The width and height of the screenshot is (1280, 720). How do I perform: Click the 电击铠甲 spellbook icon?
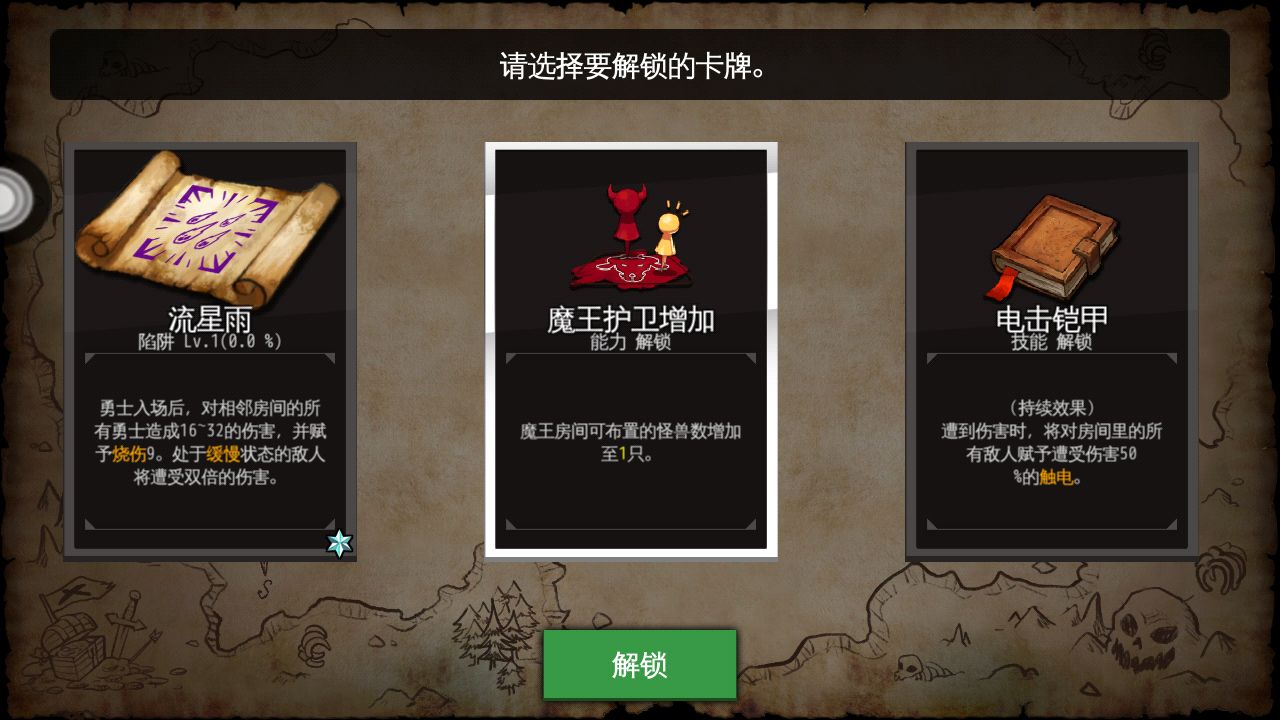(x=1052, y=240)
